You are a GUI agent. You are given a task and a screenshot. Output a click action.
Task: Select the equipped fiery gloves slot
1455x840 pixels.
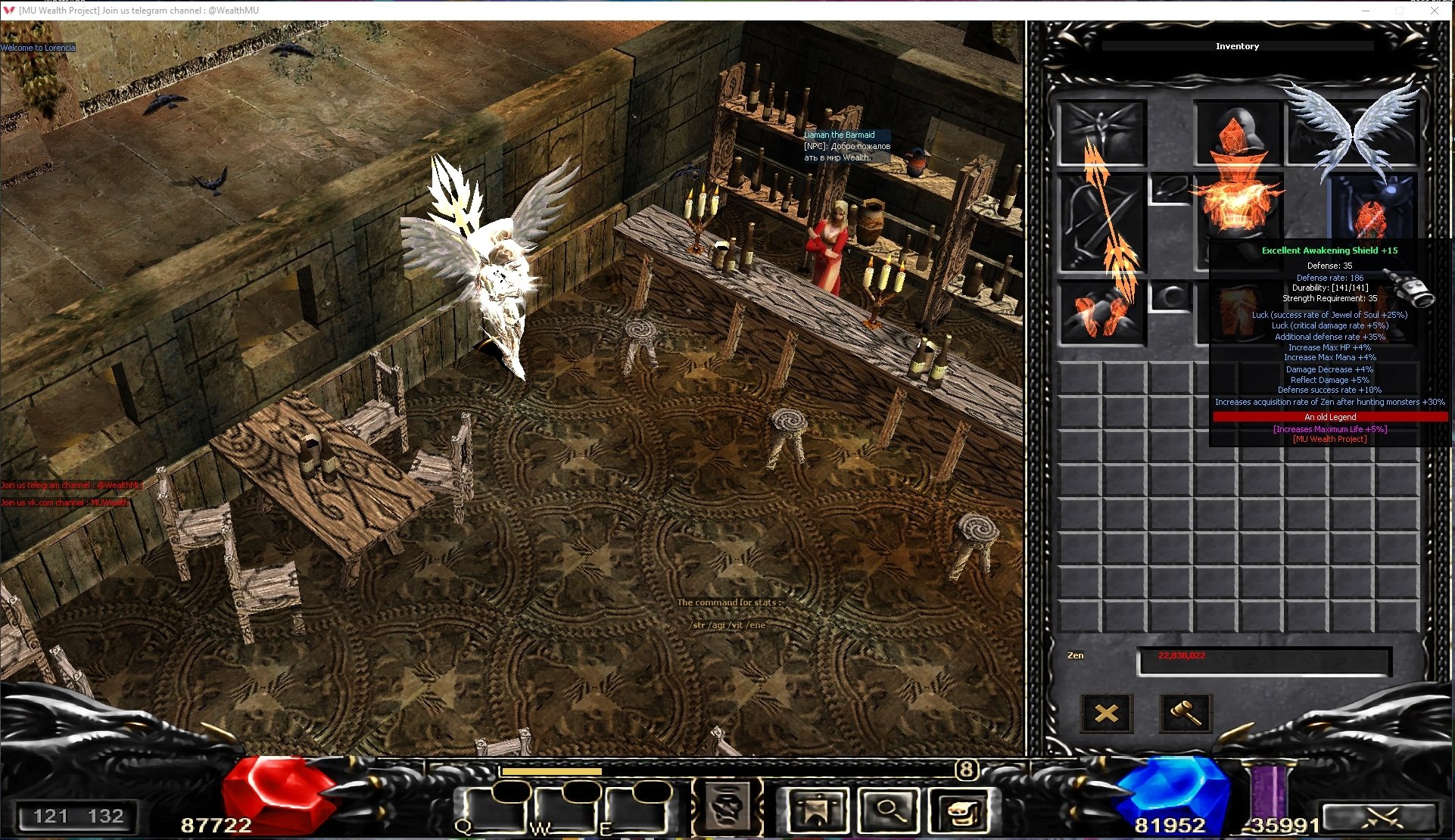coord(1101,314)
